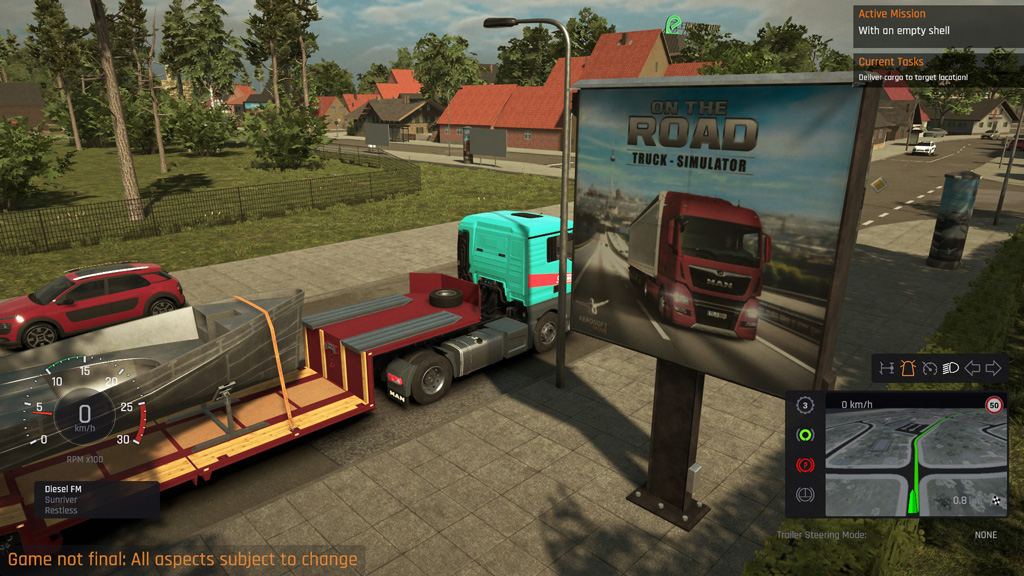Screen dimensions: 1024x576
Task: Select the Current Tasks objective entry
Action: [x=937, y=69]
